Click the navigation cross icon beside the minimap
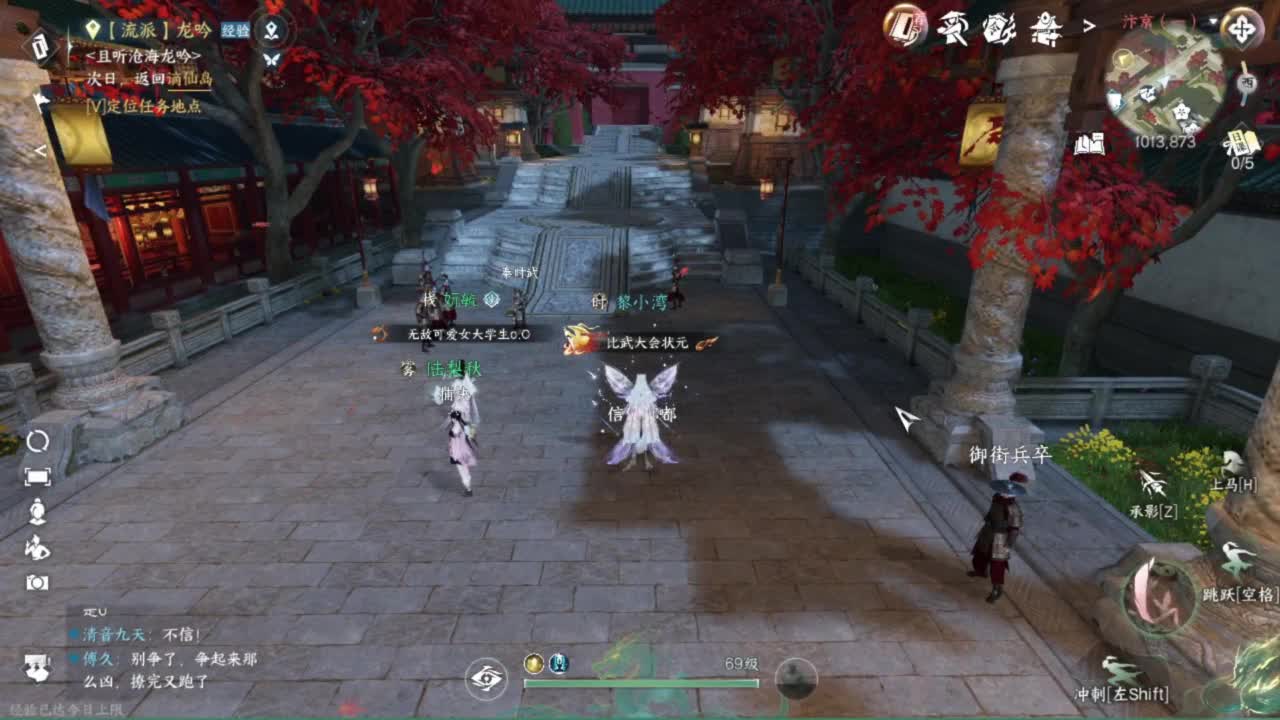The width and height of the screenshot is (1280, 720). [x=1242, y=28]
